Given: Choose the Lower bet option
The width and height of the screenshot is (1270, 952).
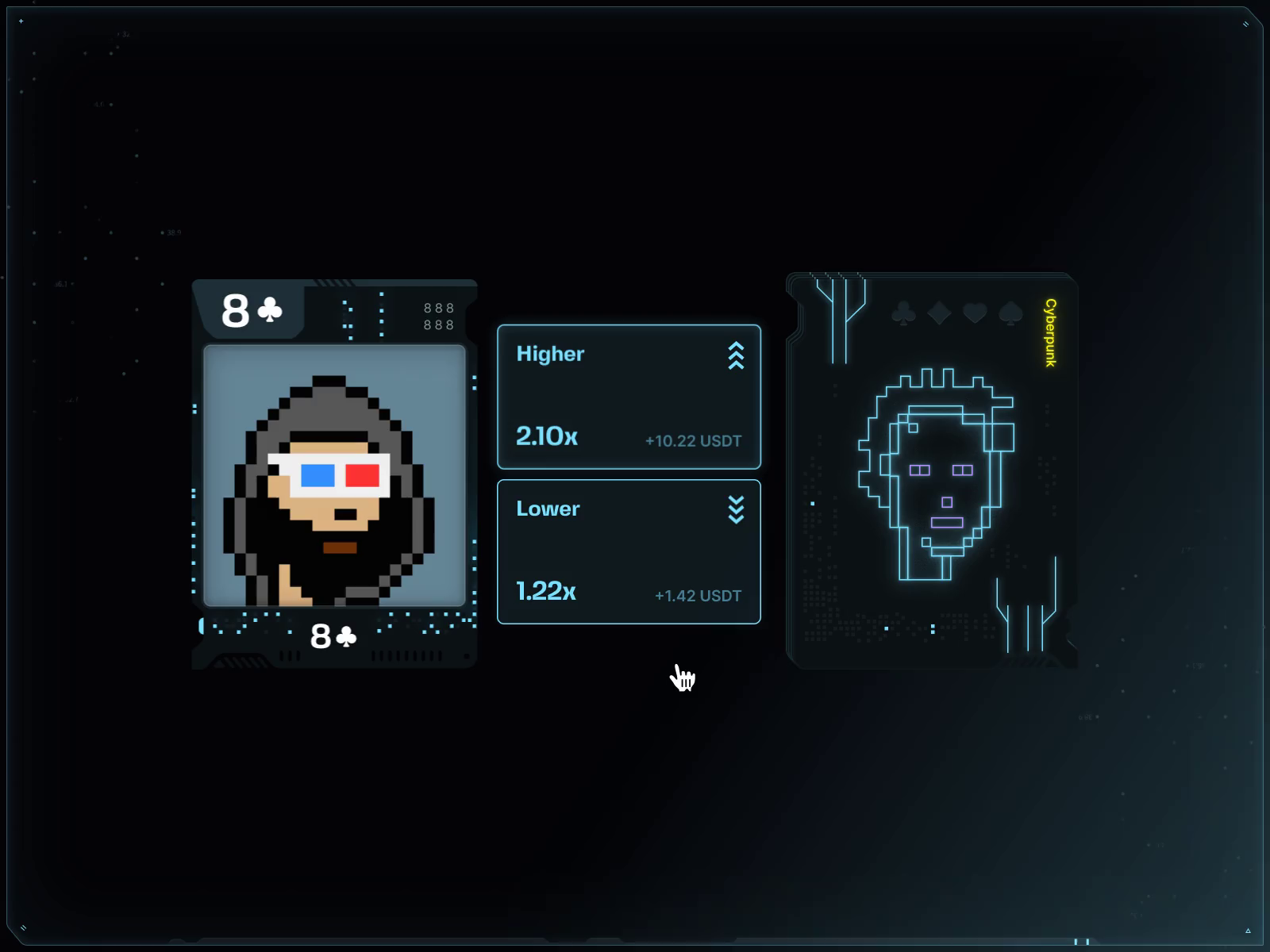Looking at the screenshot, I should click(629, 551).
